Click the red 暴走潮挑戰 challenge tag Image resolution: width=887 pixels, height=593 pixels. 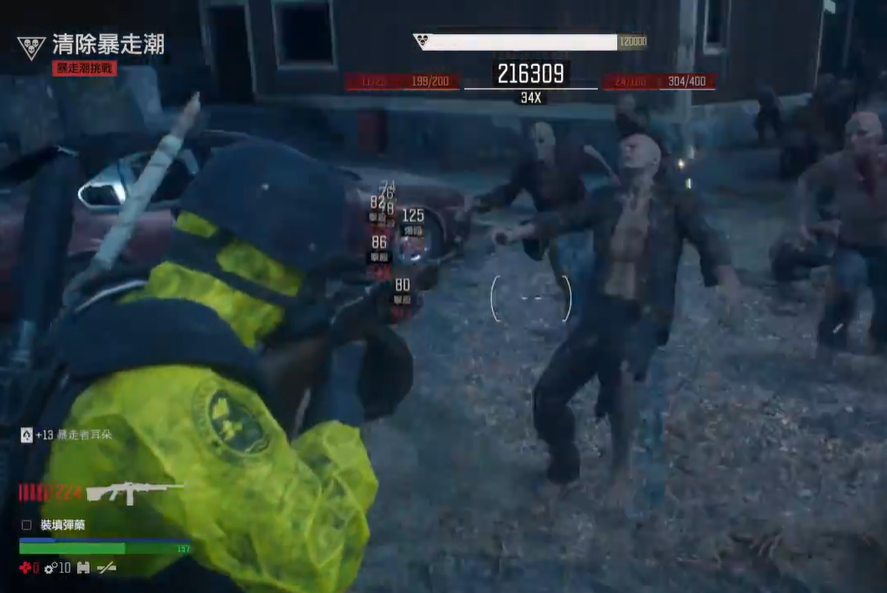point(85,68)
